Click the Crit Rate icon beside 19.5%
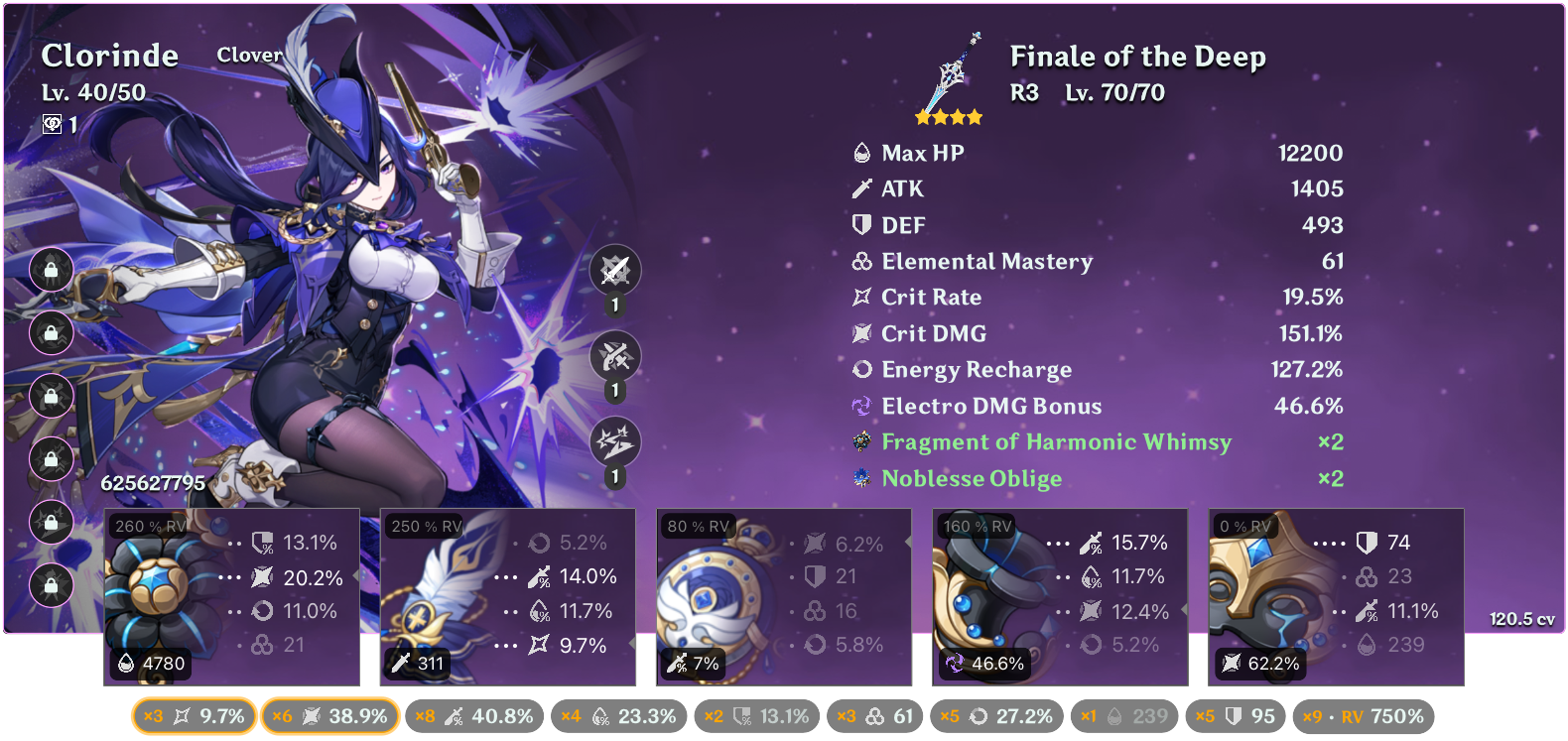This screenshot has height=741, width=1568. tap(860, 297)
